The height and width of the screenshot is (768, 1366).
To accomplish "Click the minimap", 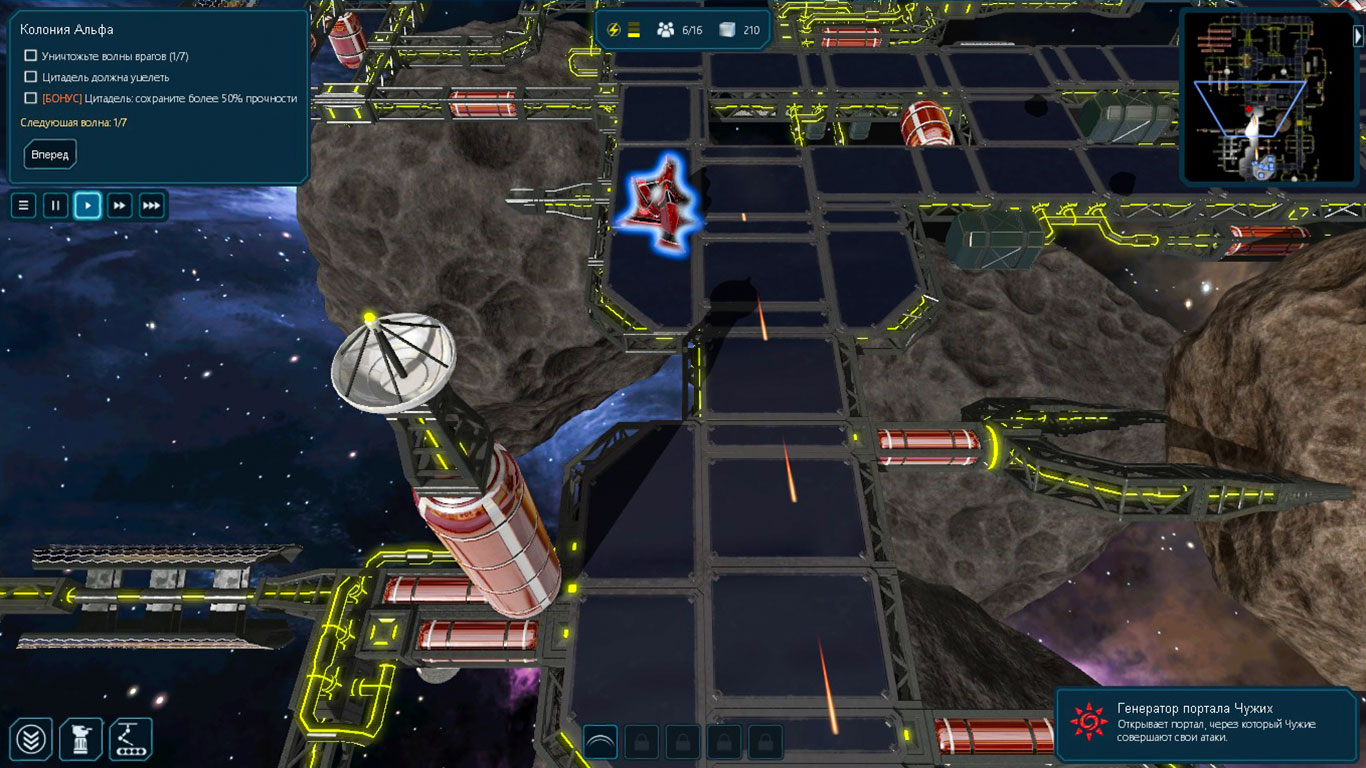I will [1265, 97].
